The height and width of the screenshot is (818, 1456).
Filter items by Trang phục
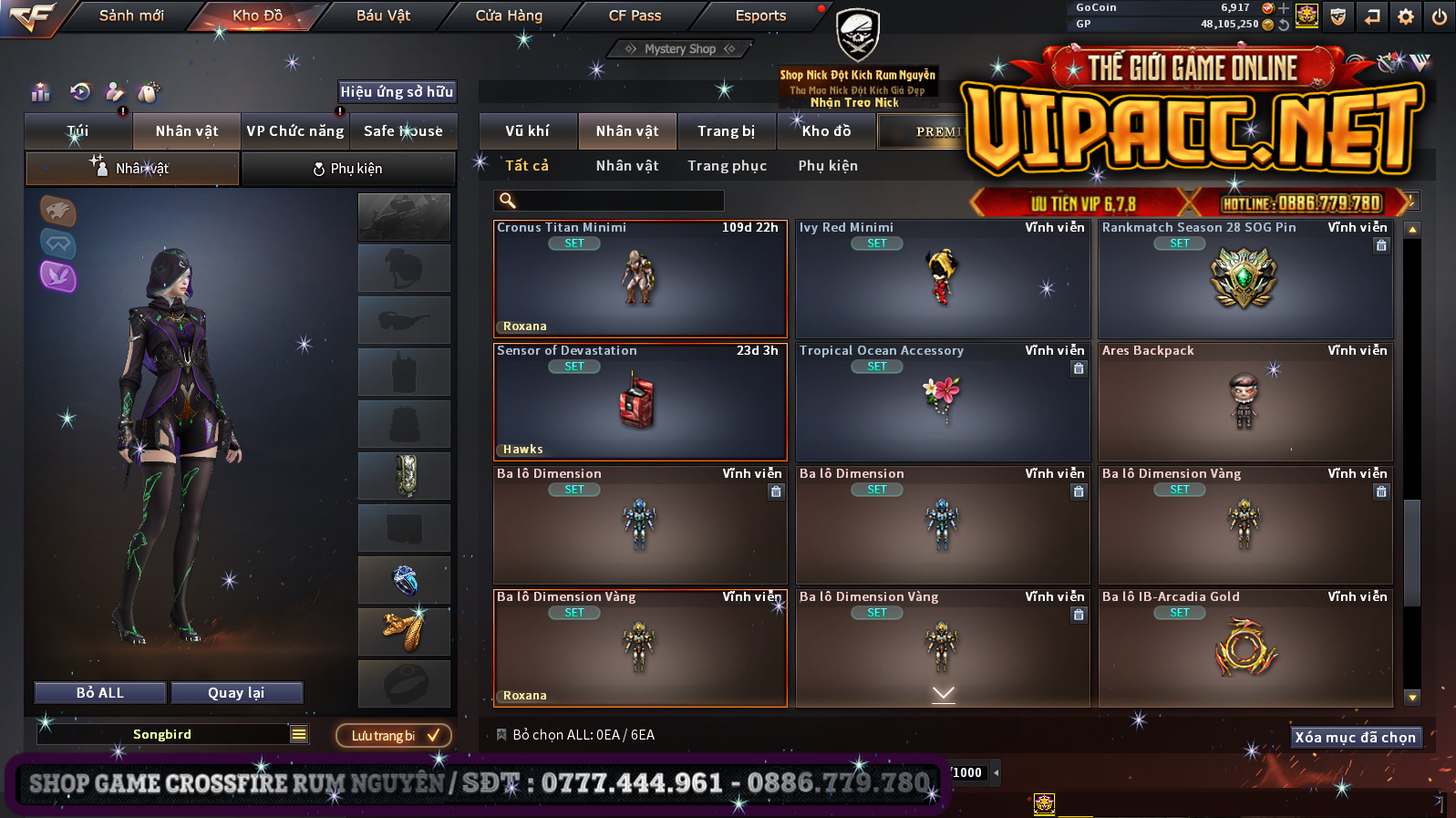pyautogui.click(x=727, y=166)
